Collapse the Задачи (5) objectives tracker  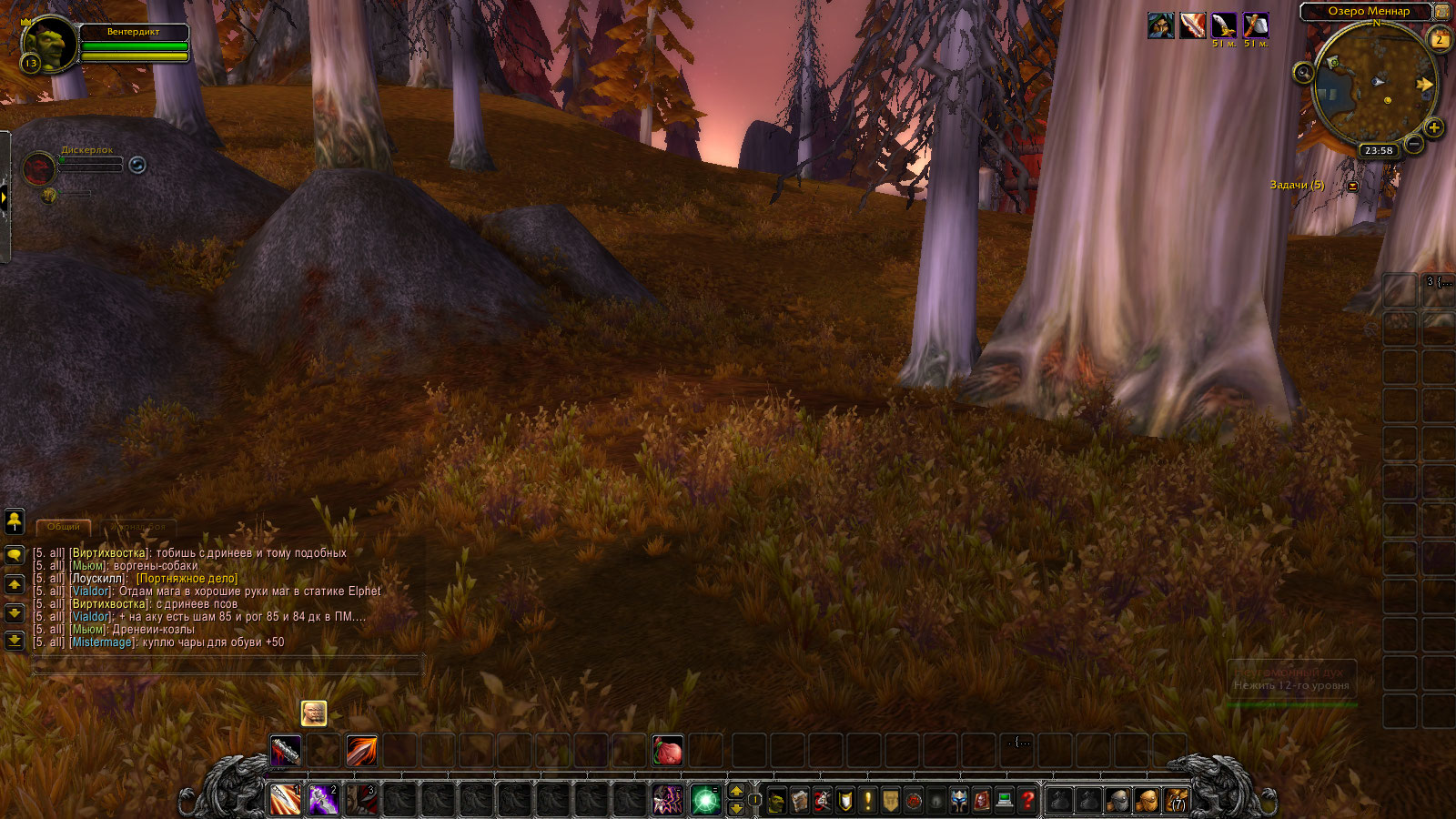[1352, 186]
